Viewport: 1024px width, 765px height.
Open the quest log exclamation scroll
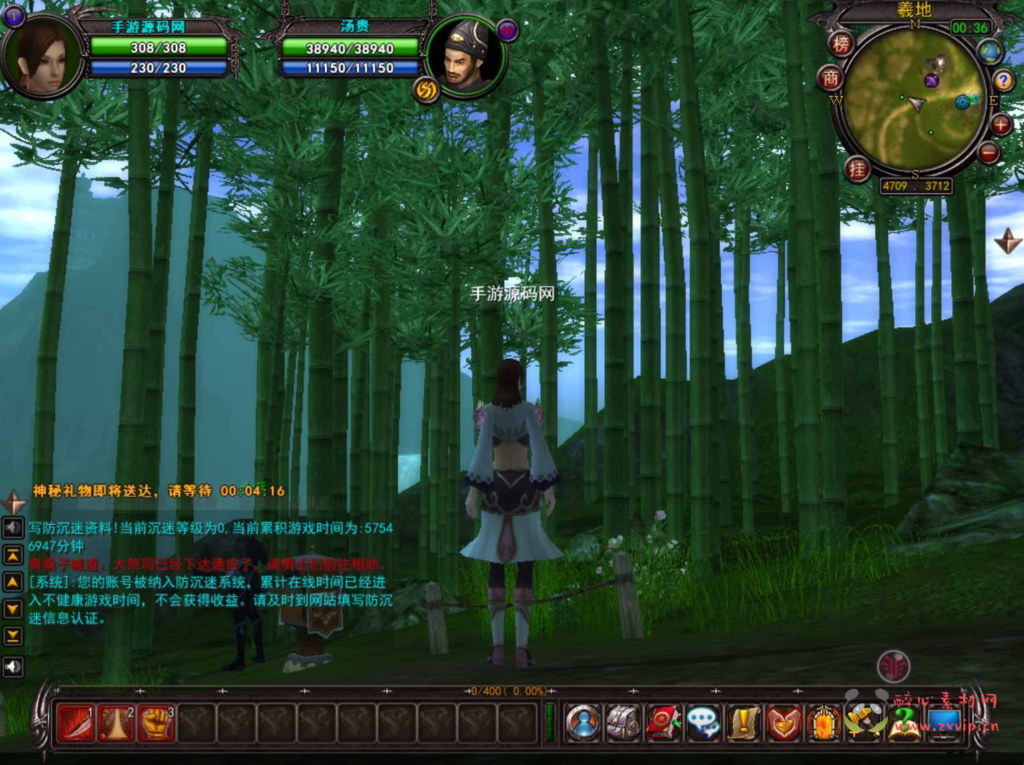point(743,722)
